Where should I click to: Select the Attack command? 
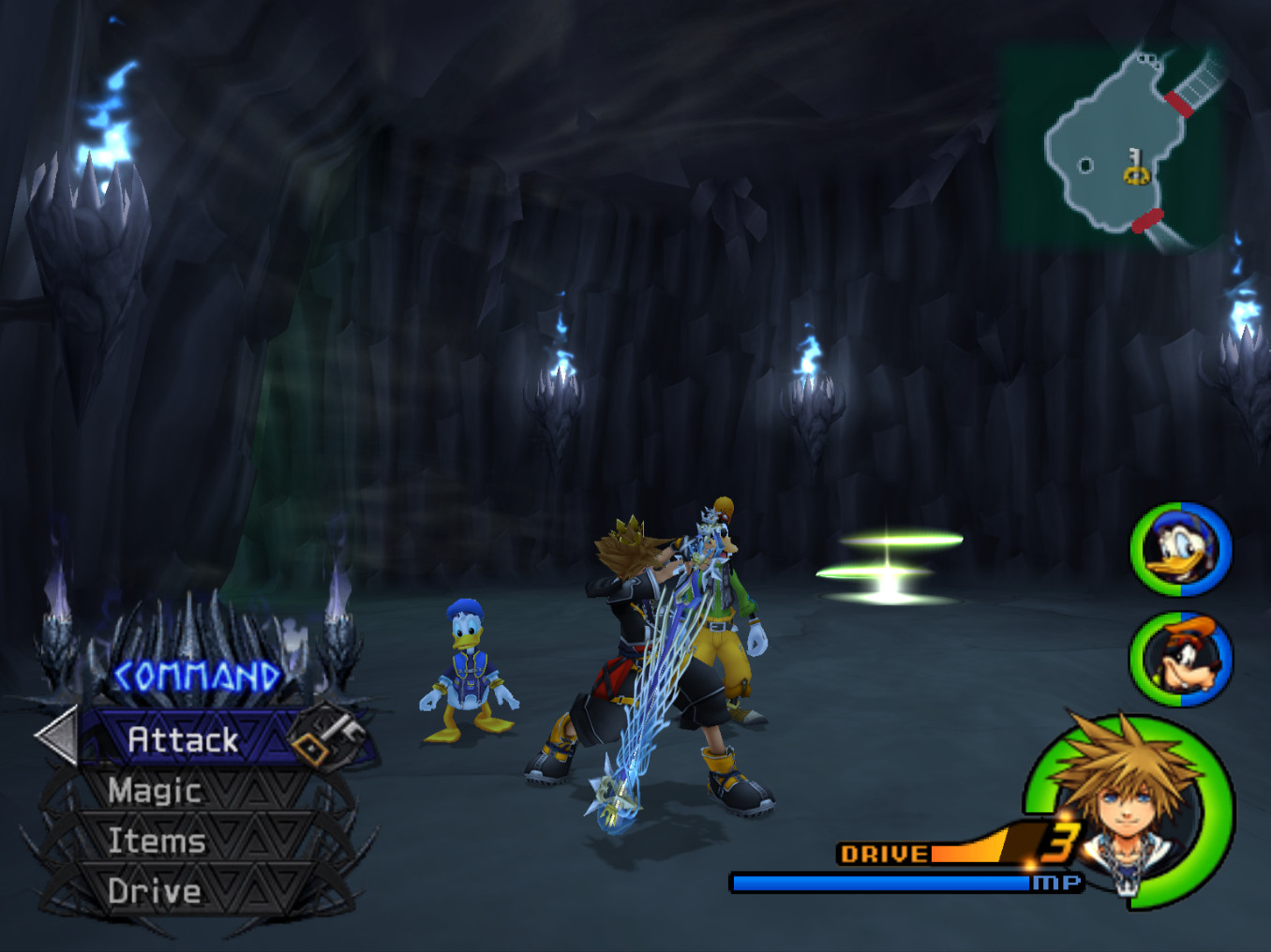[184, 739]
